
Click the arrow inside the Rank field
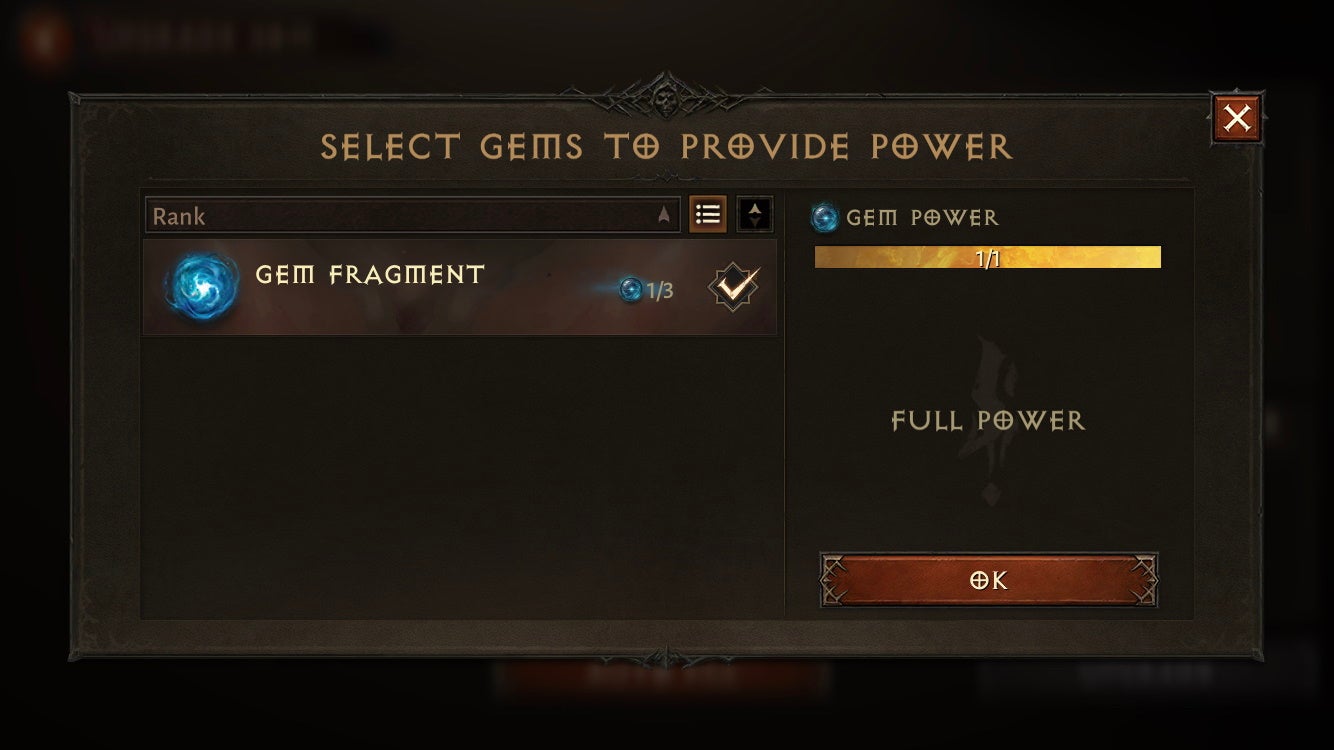(x=662, y=215)
